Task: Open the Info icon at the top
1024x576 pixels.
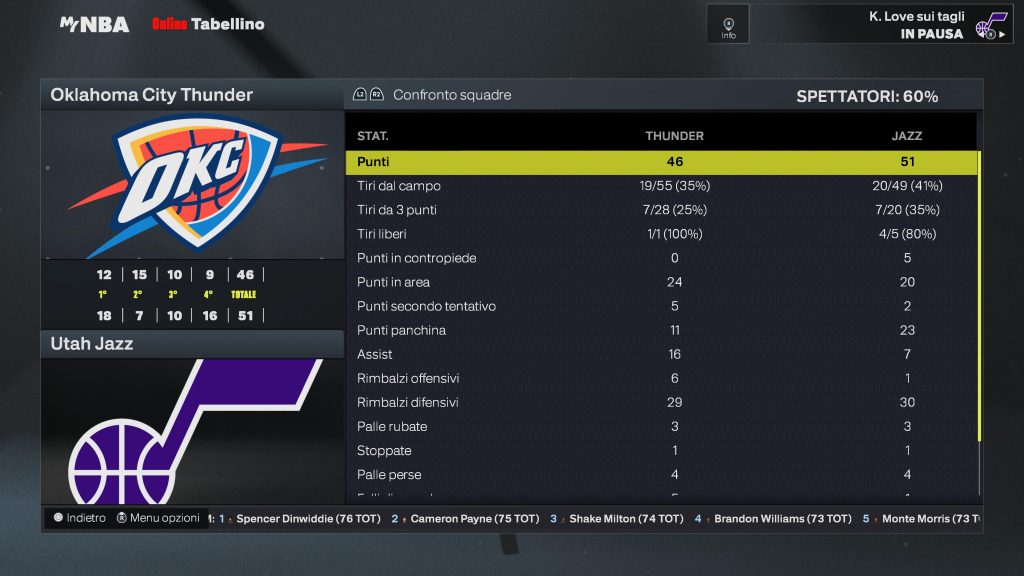Action: tap(728, 24)
